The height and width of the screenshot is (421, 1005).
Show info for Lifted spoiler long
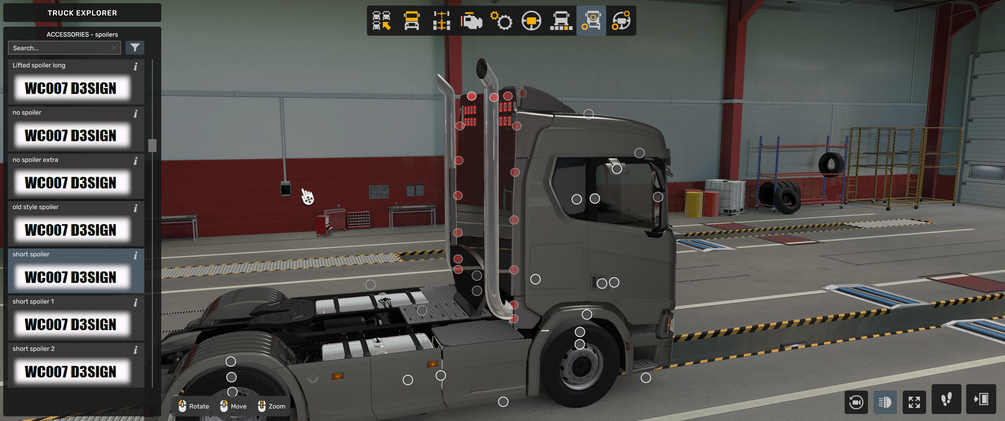[x=136, y=66]
